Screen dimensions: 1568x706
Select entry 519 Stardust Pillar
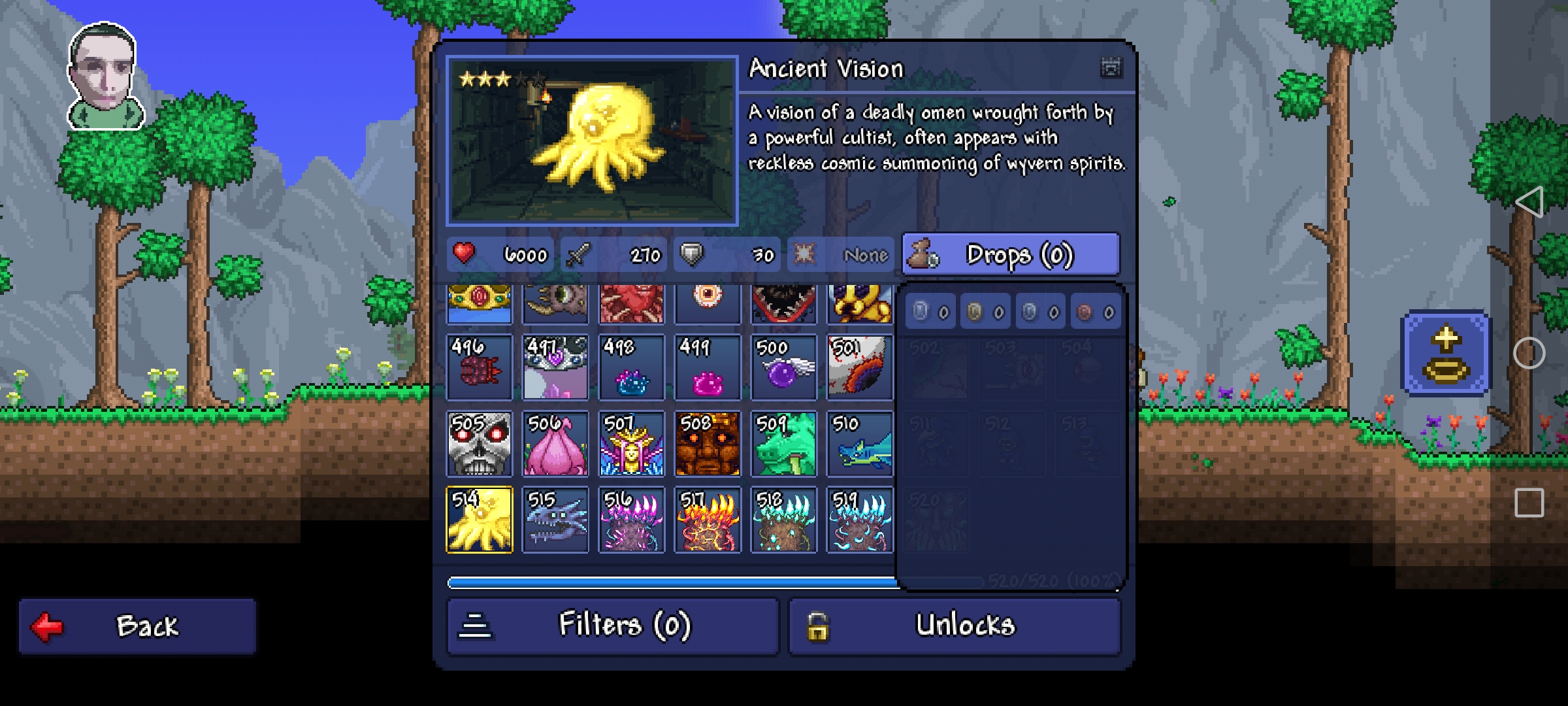859,520
